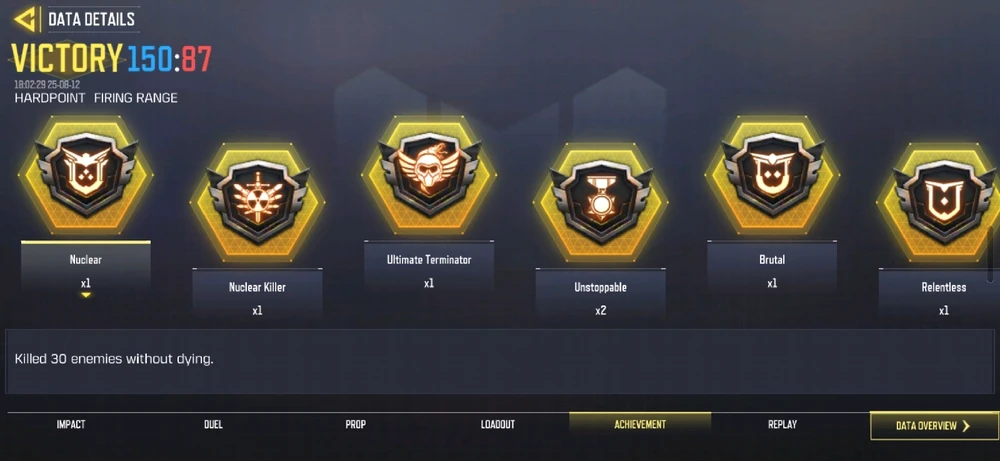
Task: Select the Achievement tab
Action: click(640, 425)
